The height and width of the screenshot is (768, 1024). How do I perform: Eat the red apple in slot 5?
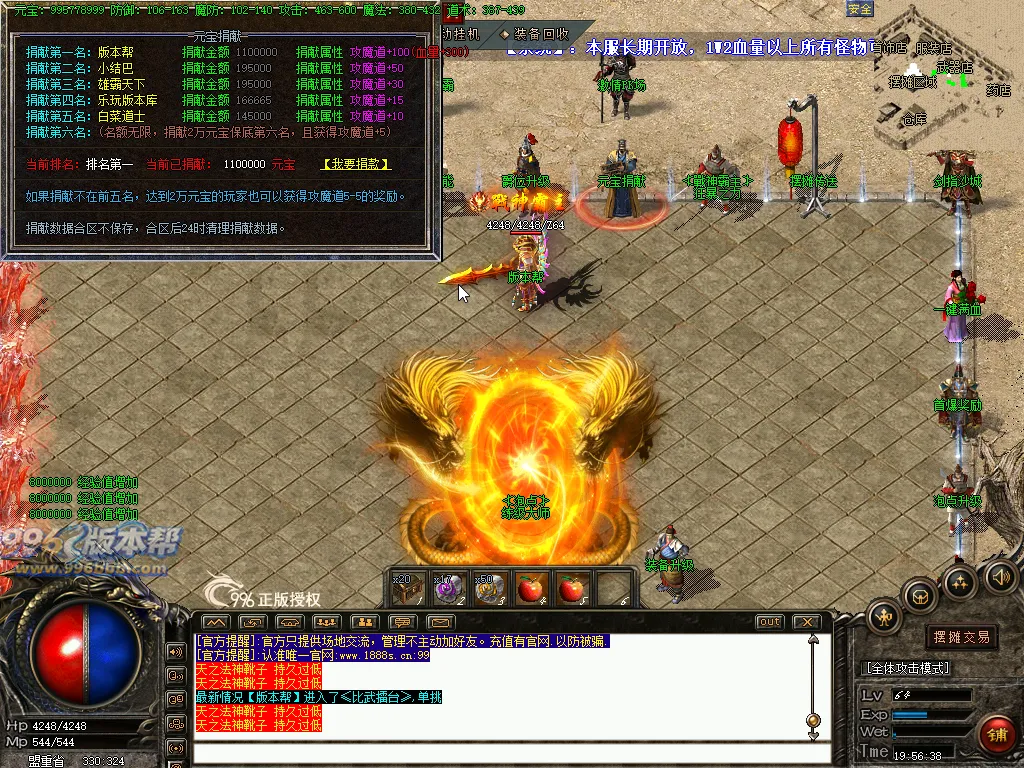tap(571, 589)
